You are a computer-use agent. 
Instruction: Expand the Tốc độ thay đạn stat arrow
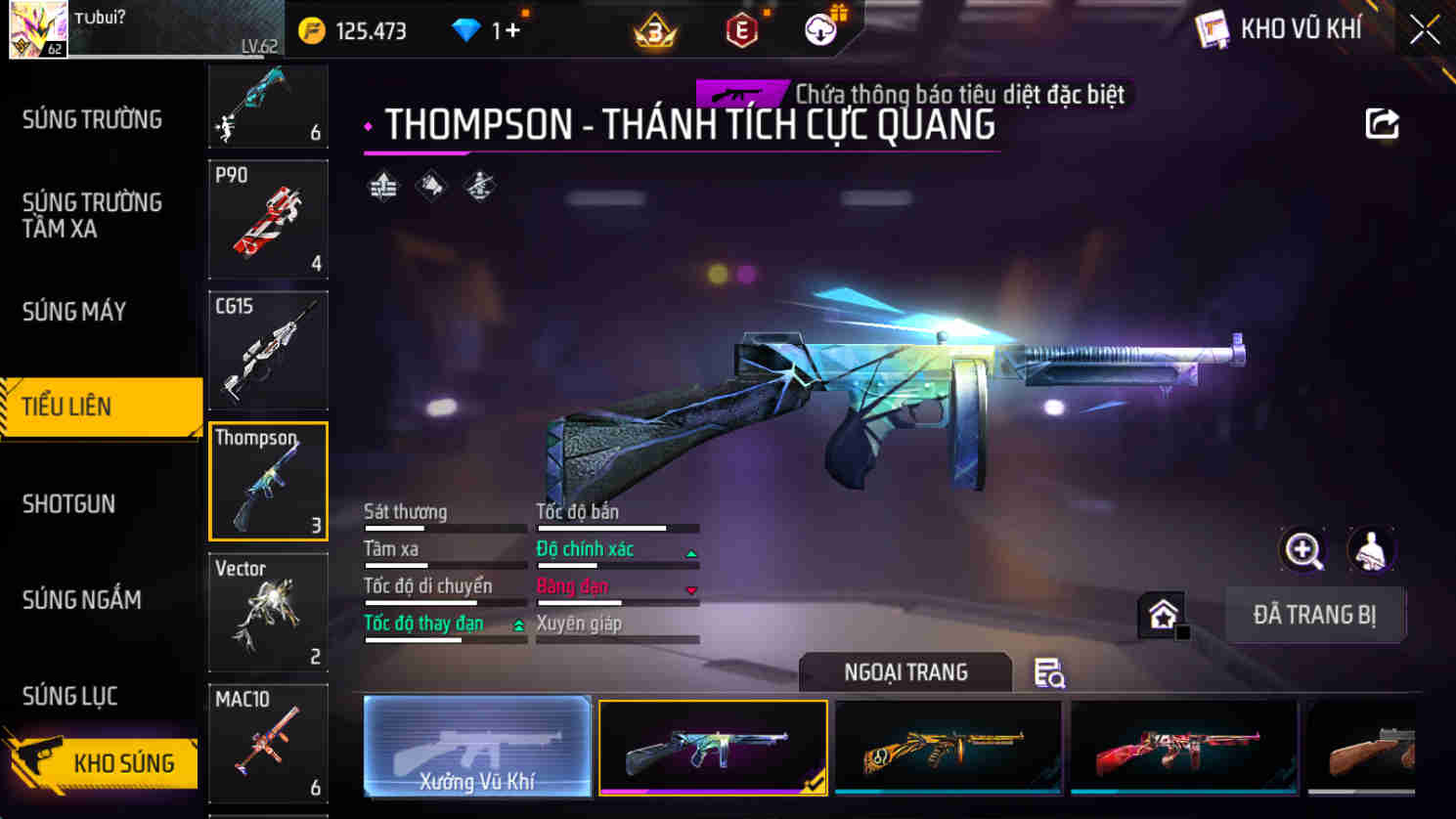(x=517, y=625)
